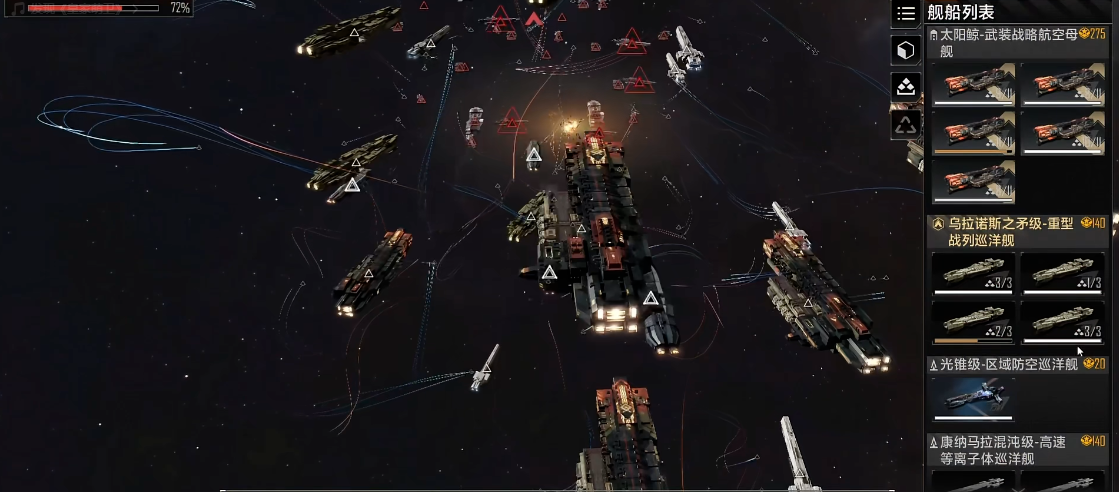Choose the heavy cruiser card showing 1/3

click(1062, 274)
